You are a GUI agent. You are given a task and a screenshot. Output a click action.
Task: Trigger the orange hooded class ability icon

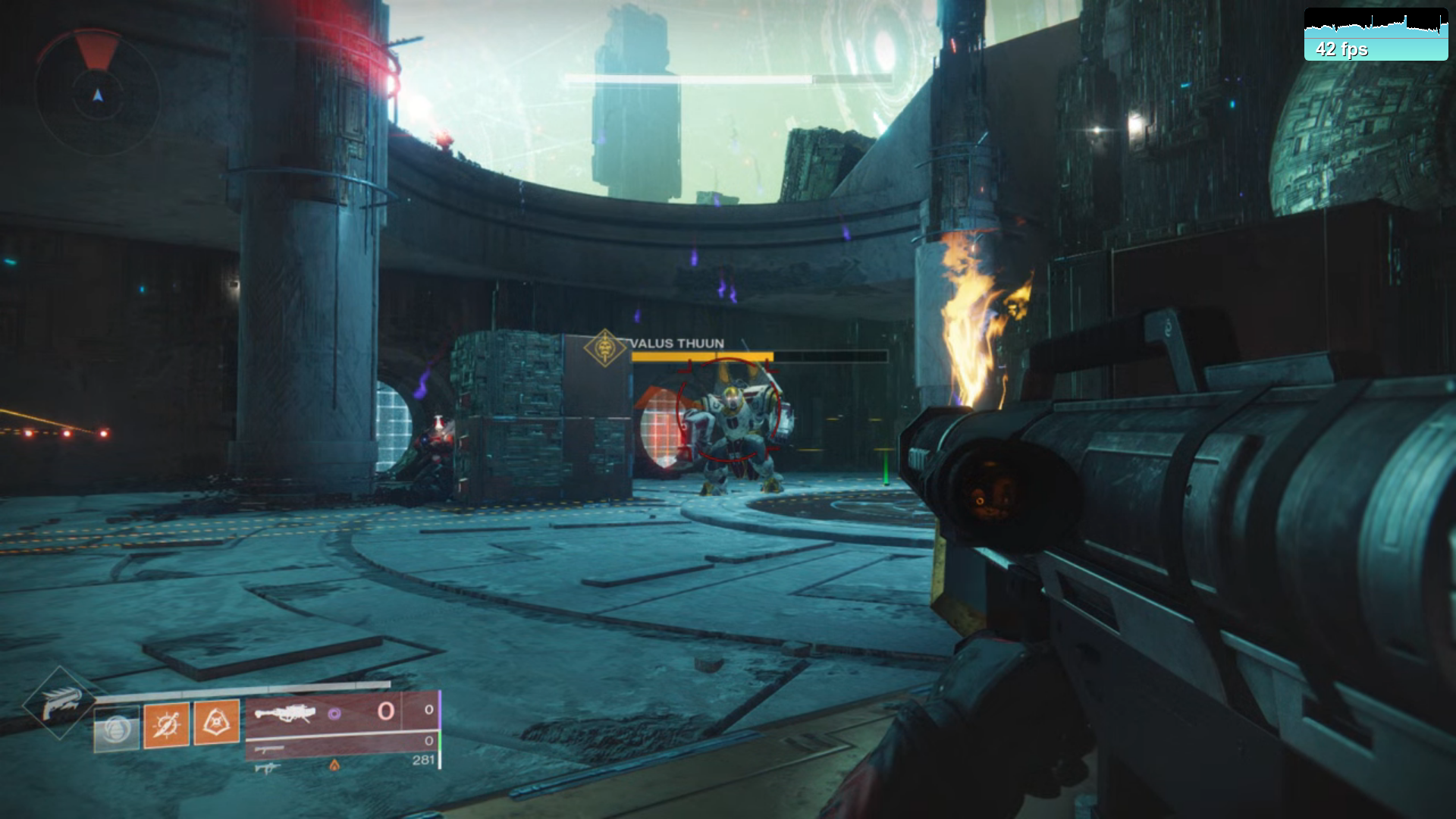pos(217,721)
